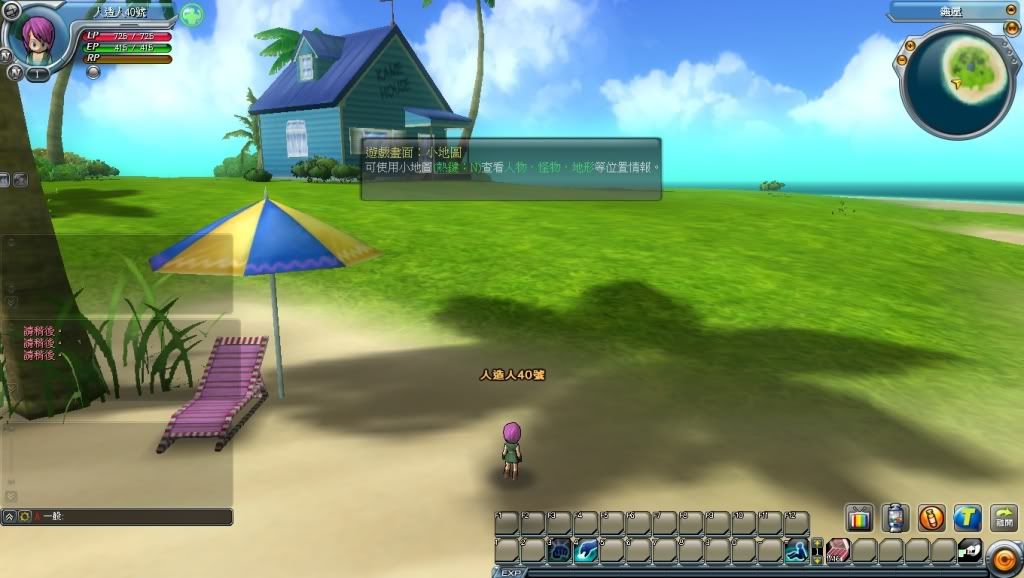Open the lantern capsule icon

[895, 517]
